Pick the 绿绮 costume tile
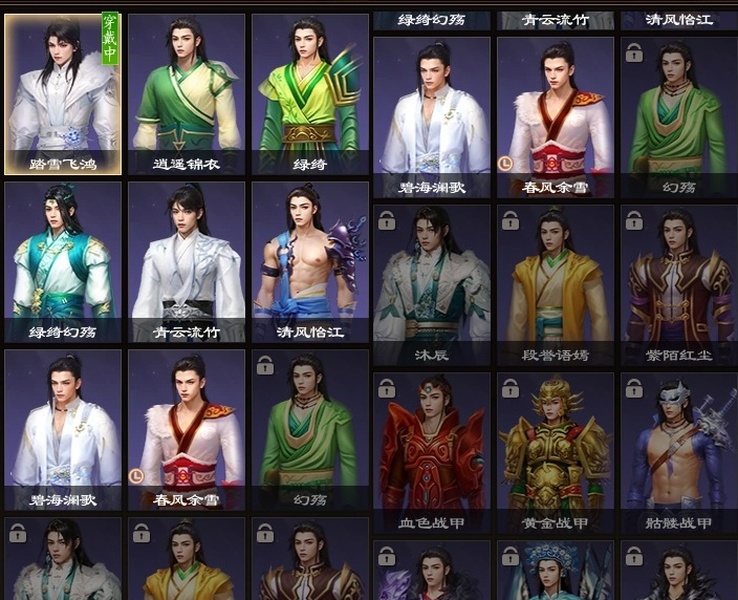The width and height of the screenshot is (738, 600). tap(309, 94)
